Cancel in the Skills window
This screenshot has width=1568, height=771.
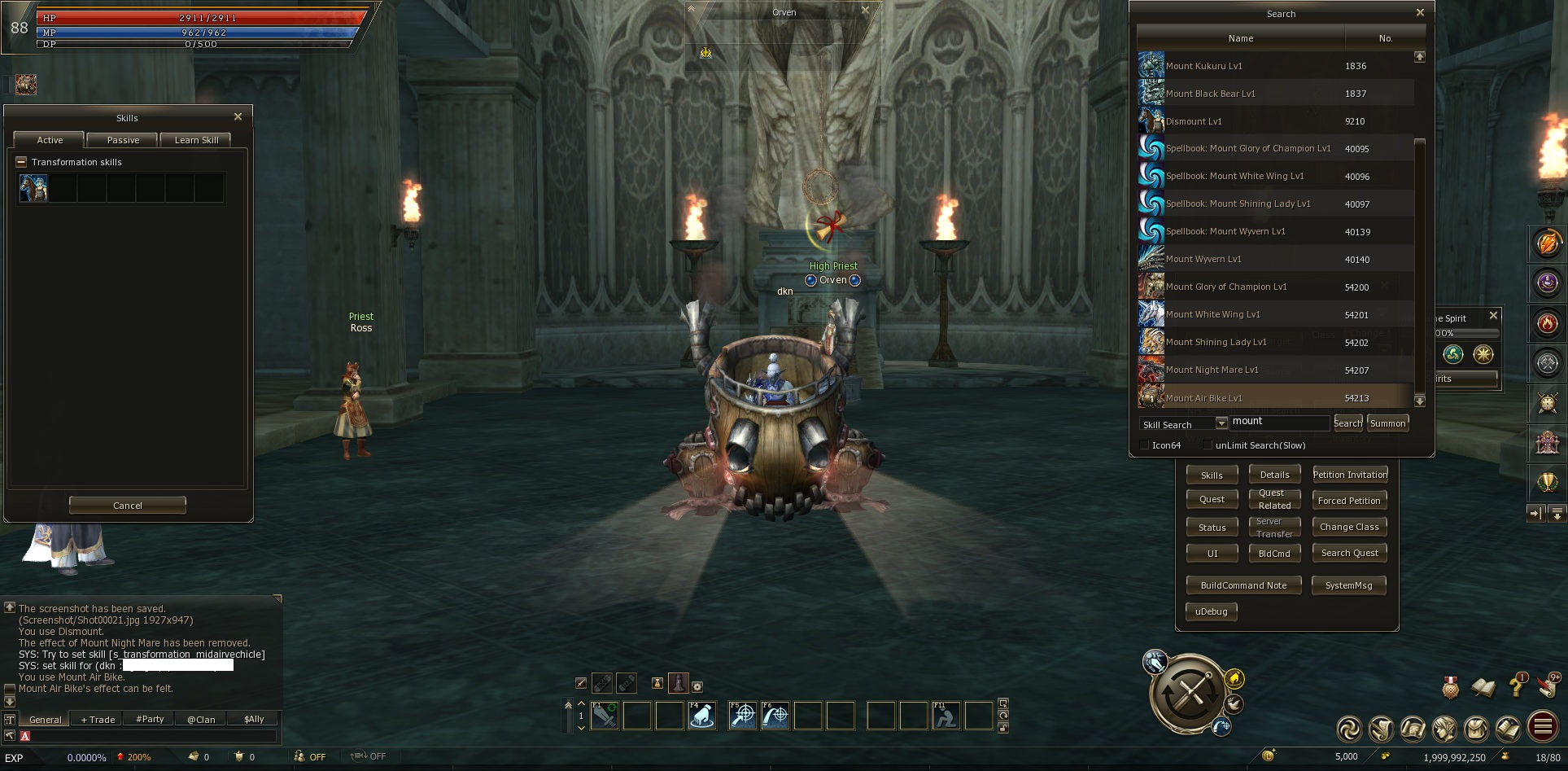(128, 506)
